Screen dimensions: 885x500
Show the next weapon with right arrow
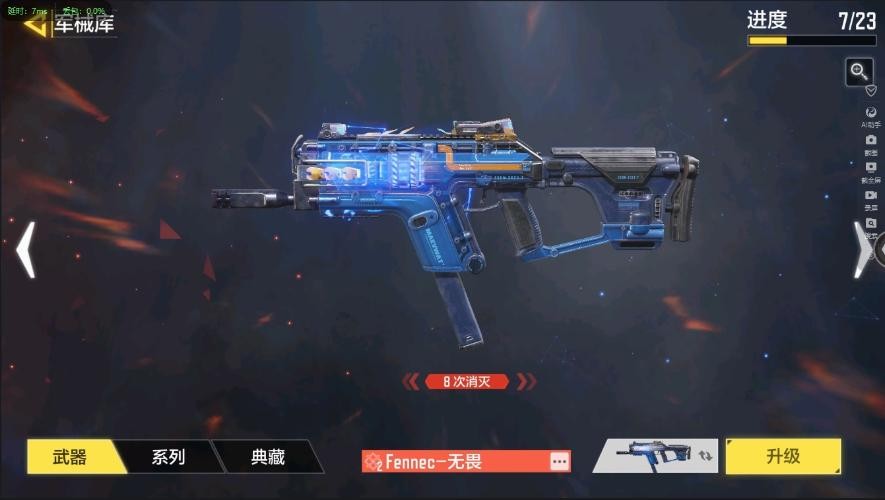point(861,250)
